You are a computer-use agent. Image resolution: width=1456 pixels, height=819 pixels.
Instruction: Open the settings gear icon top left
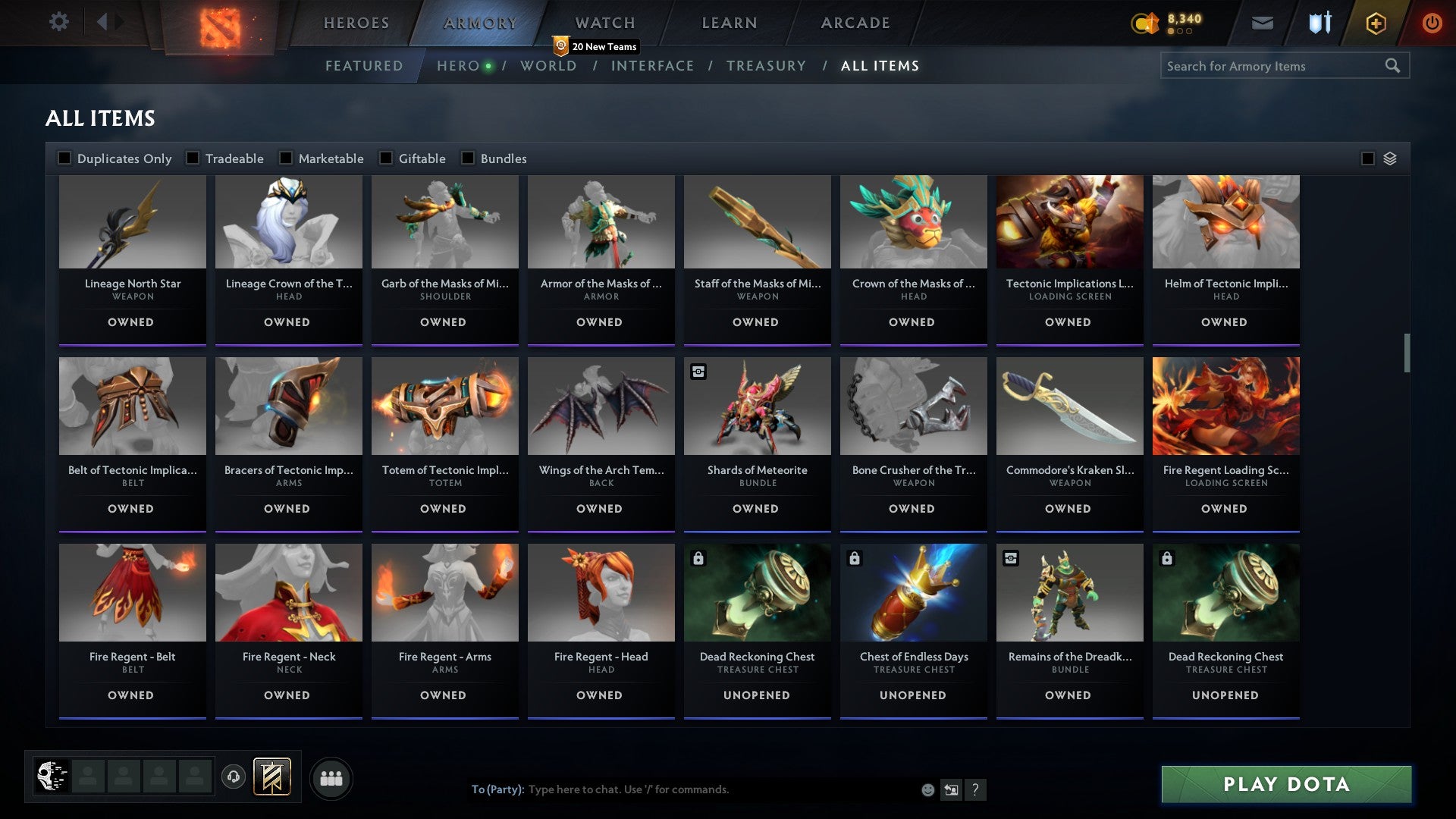[x=59, y=22]
